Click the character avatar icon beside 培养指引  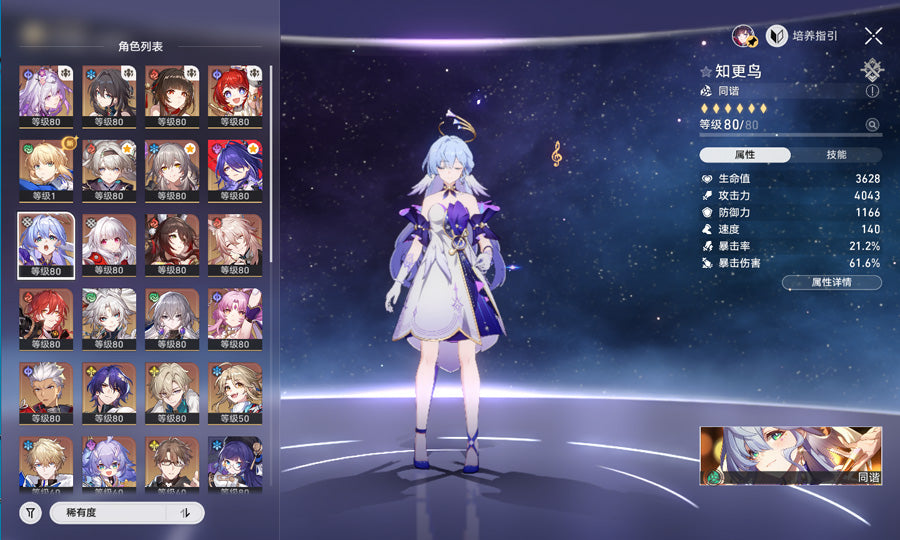[x=743, y=36]
